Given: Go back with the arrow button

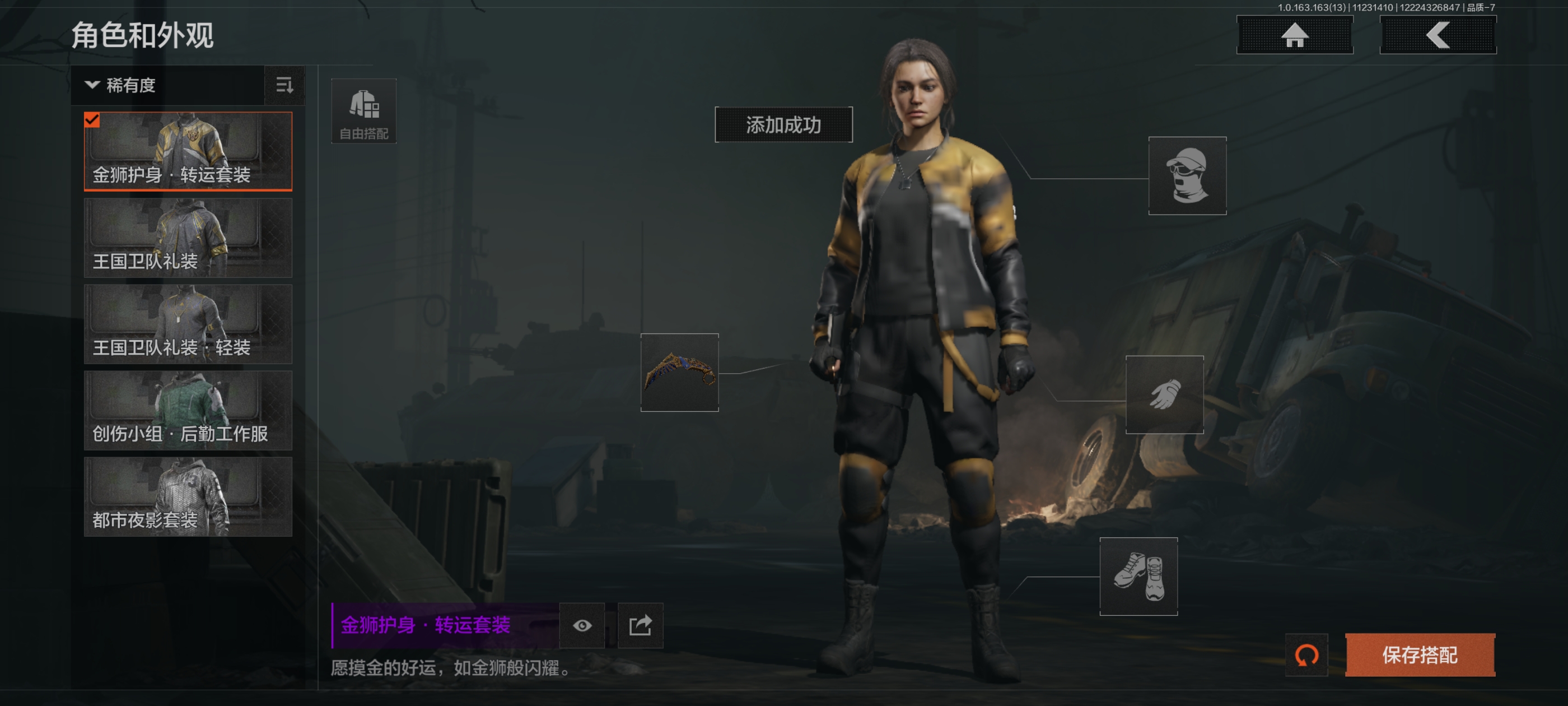Looking at the screenshot, I should [x=1437, y=35].
